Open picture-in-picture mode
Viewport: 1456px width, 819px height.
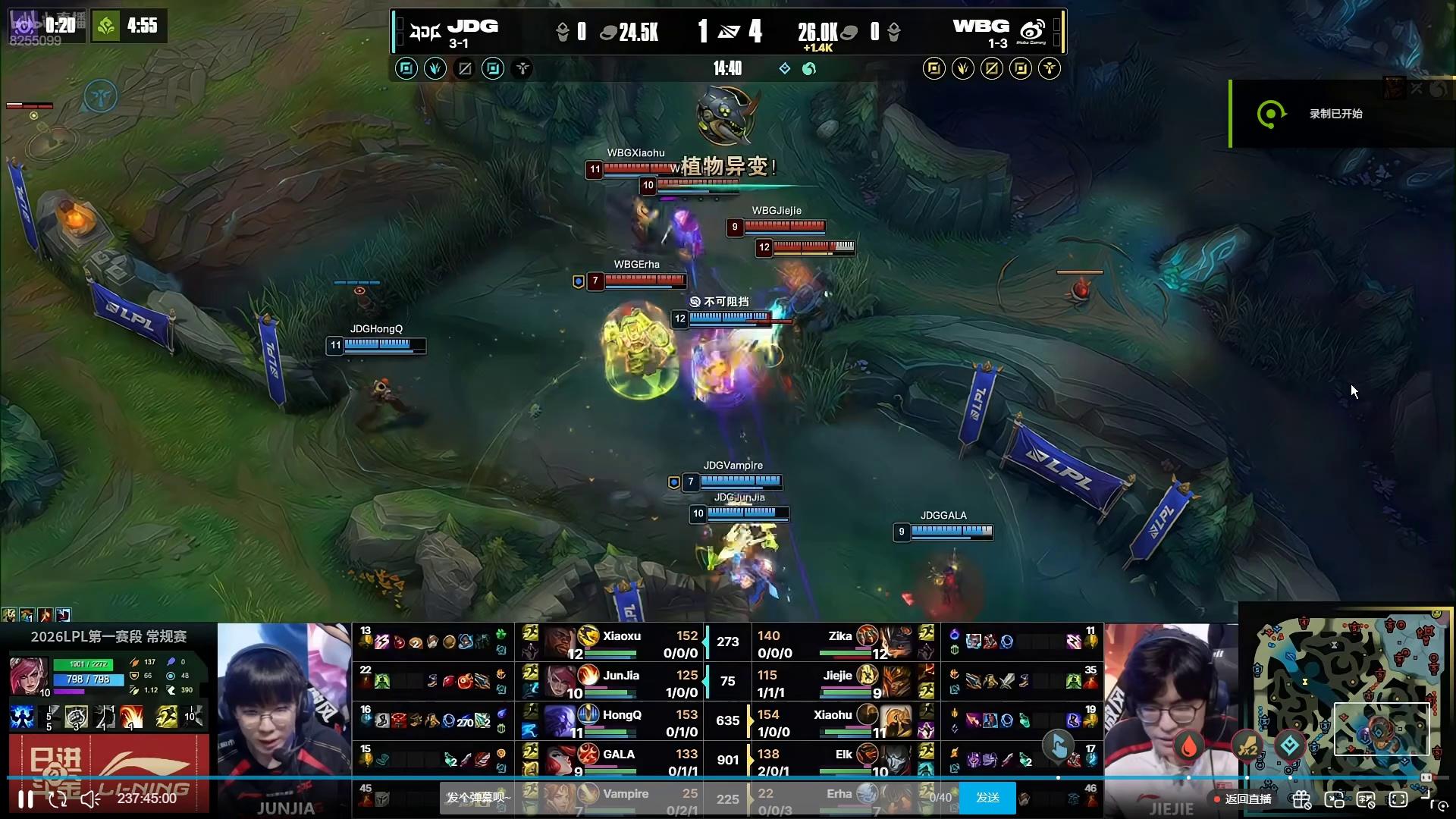point(1334,799)
